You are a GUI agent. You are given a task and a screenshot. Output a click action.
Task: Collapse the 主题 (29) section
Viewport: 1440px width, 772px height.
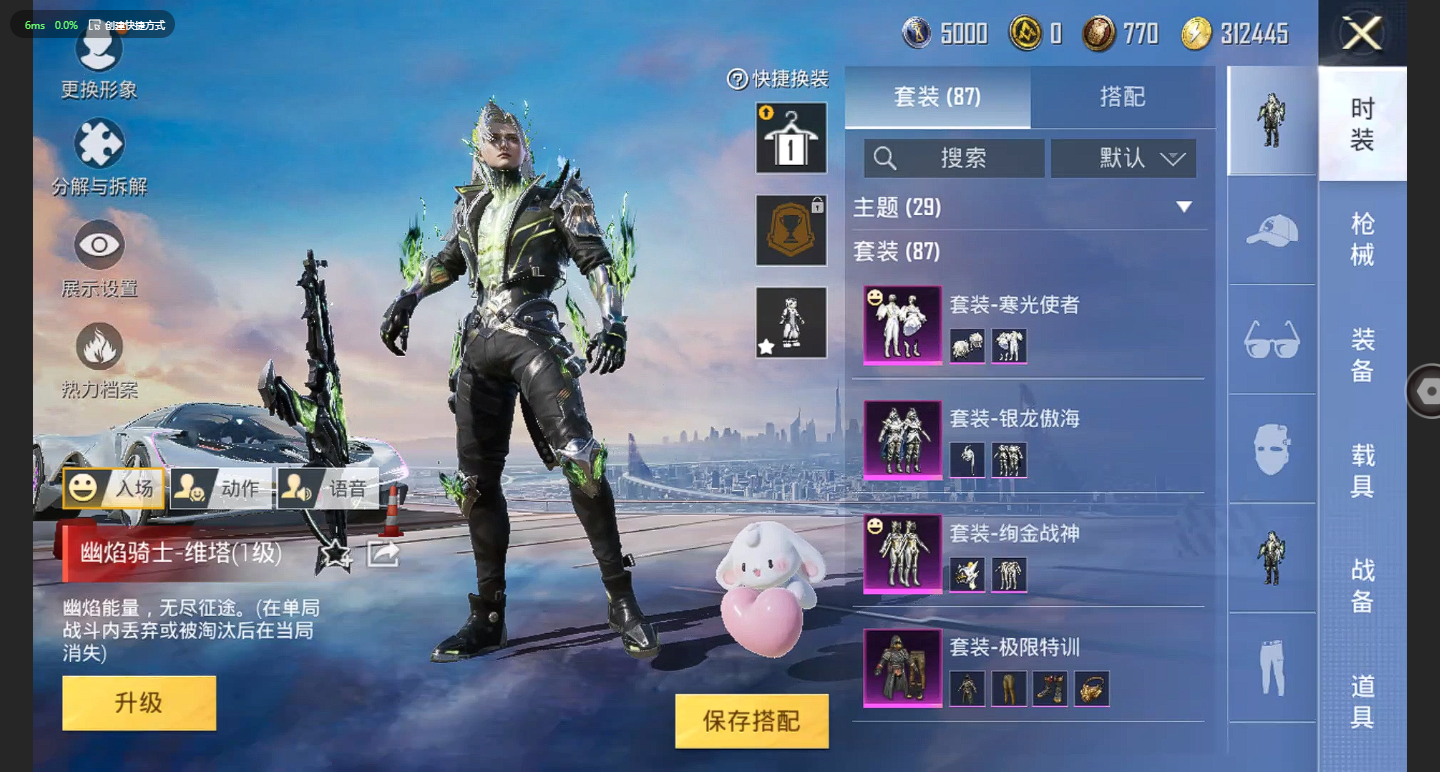[x=1184, y=207]
